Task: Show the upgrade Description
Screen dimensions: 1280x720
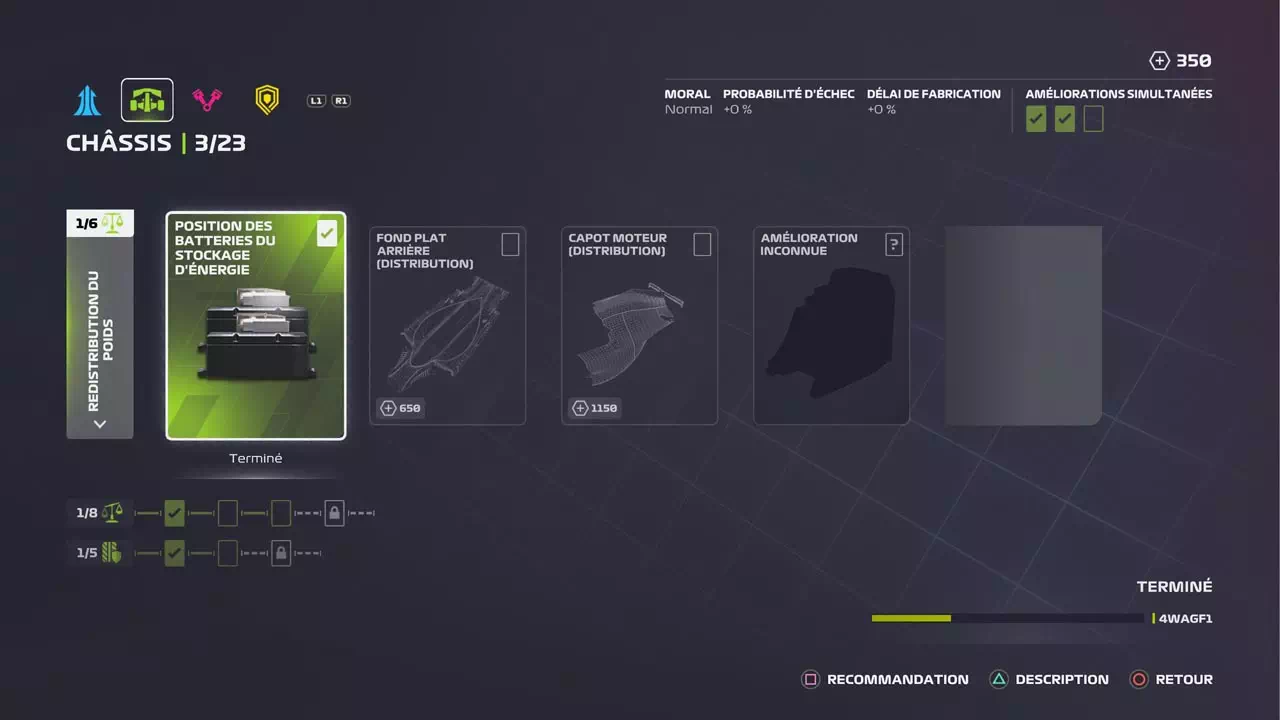Action: pyautogui.click(x=1049, y=680)
